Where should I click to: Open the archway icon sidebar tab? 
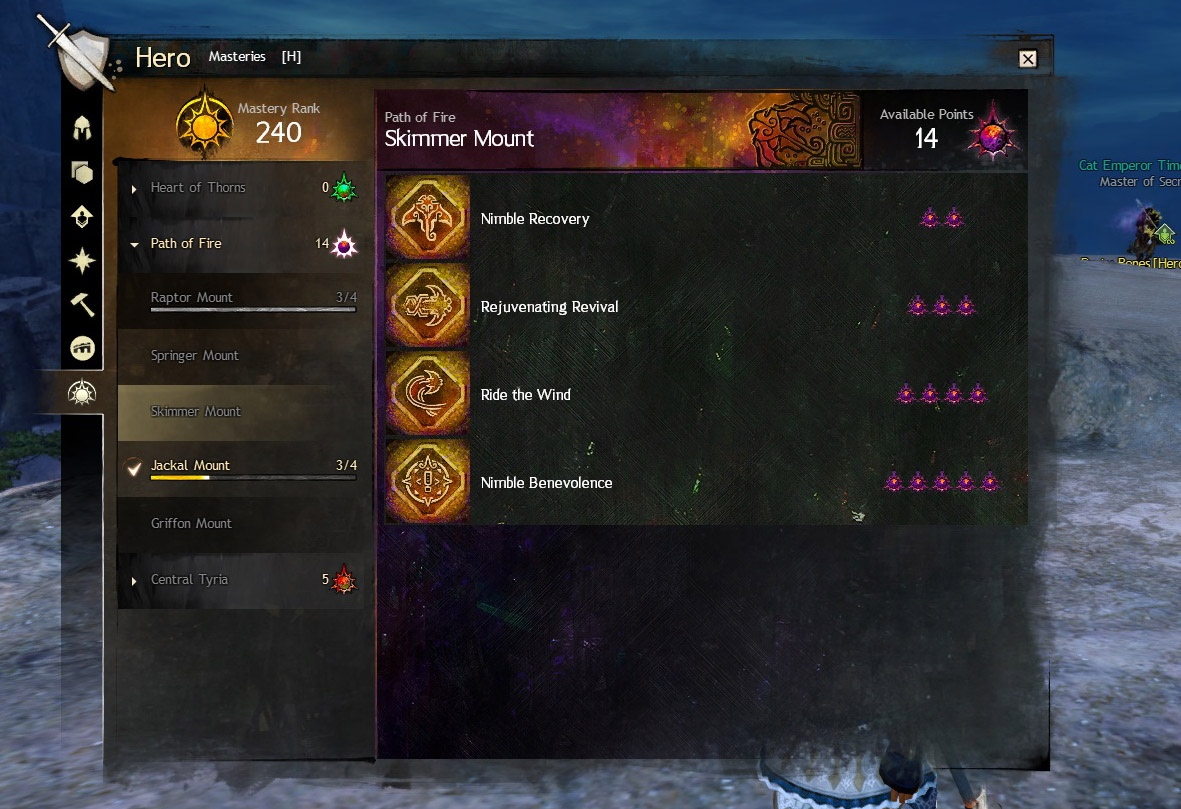pyautogui.click(x=82, y=348)
